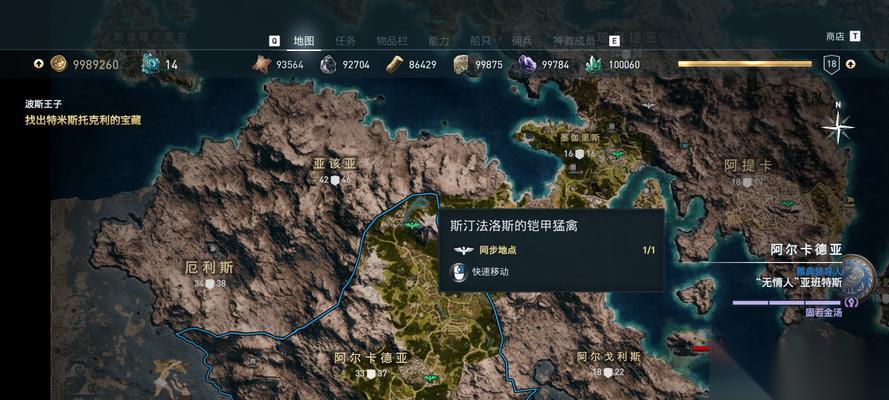Click the plus icon next to level badge
Screen dimensions: 889x400
click(x=850, y=64)
